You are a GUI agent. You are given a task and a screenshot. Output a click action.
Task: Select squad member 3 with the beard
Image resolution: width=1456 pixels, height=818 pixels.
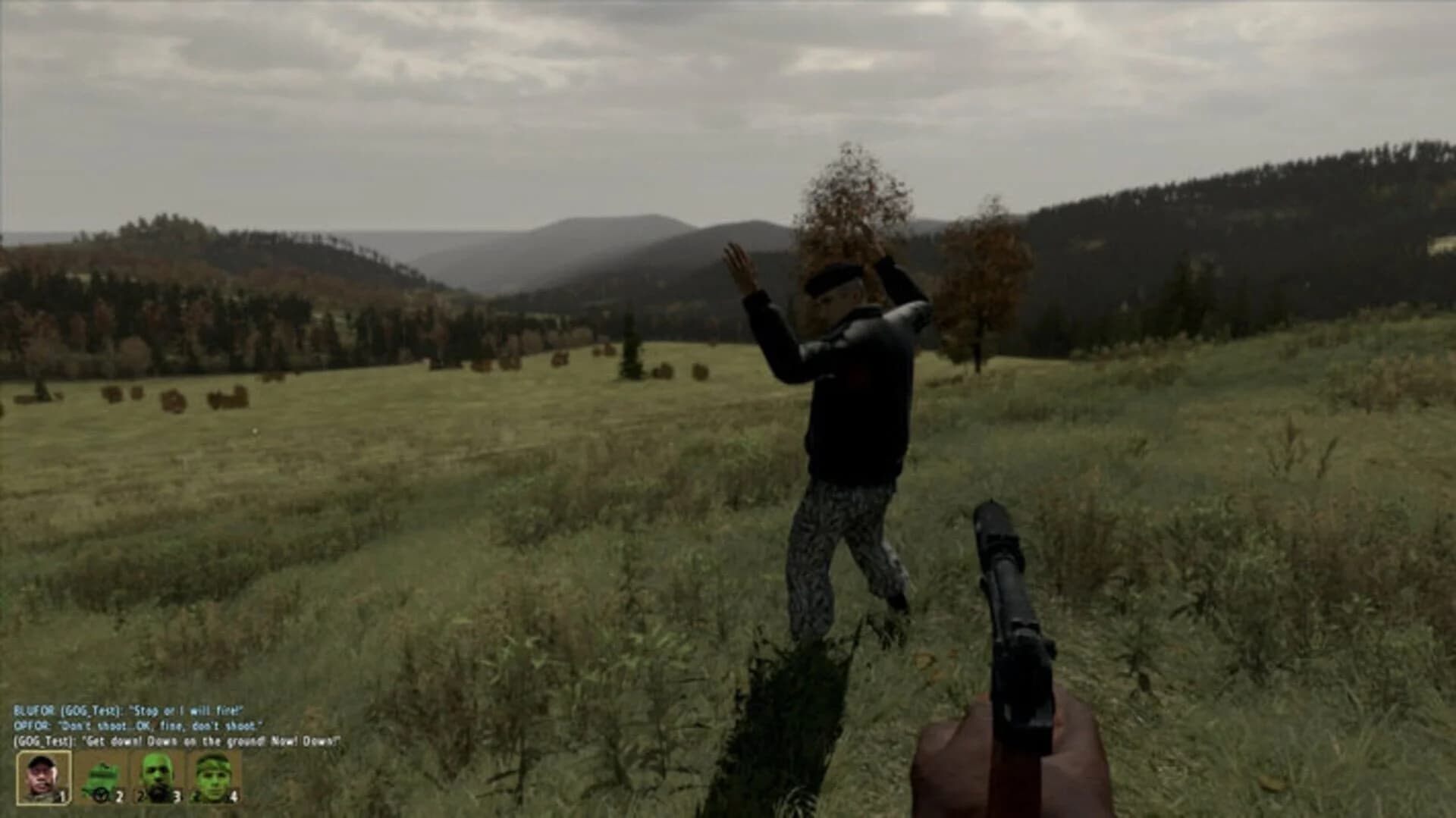(x=157, y=775)
